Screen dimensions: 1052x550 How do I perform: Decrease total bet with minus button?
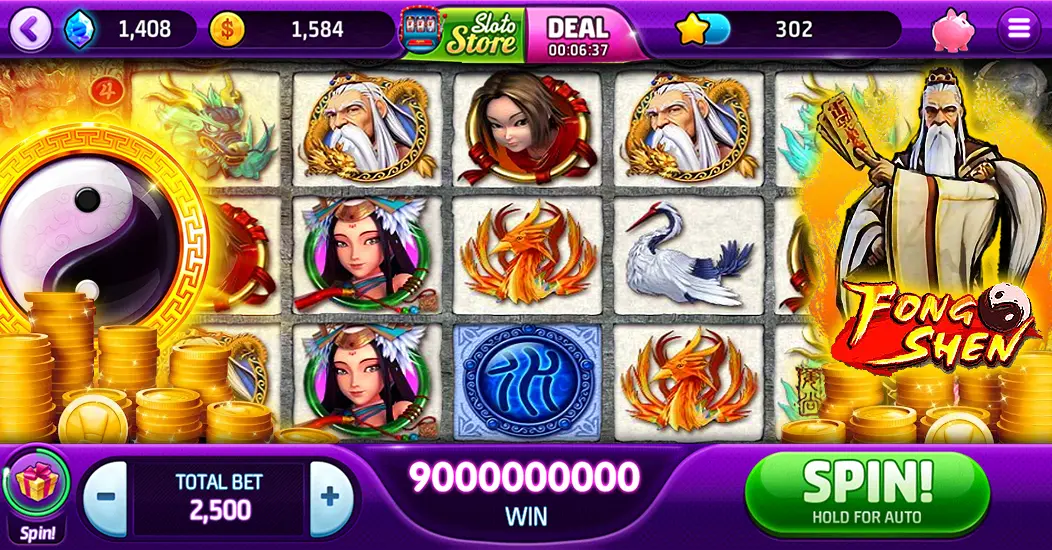(x=106, y=496)
